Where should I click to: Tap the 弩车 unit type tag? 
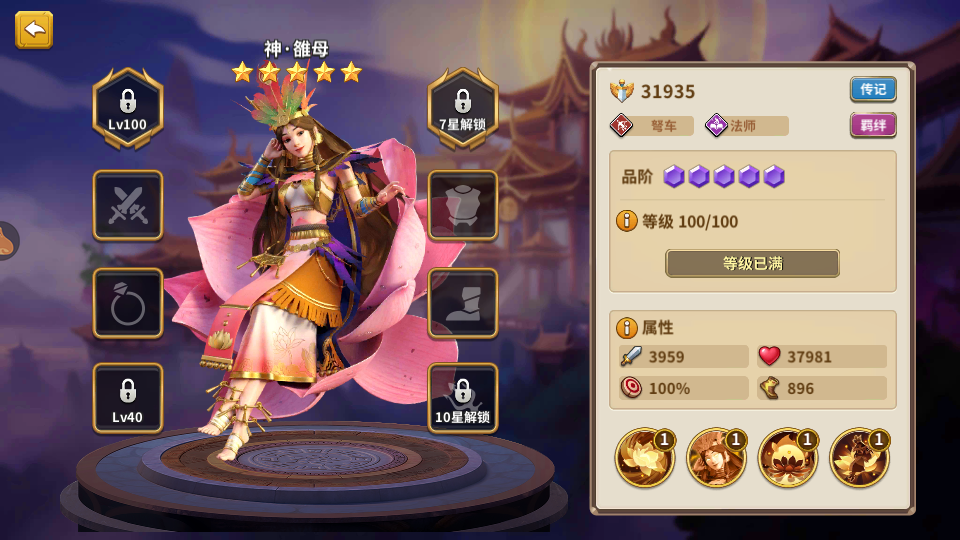[652, 126]
